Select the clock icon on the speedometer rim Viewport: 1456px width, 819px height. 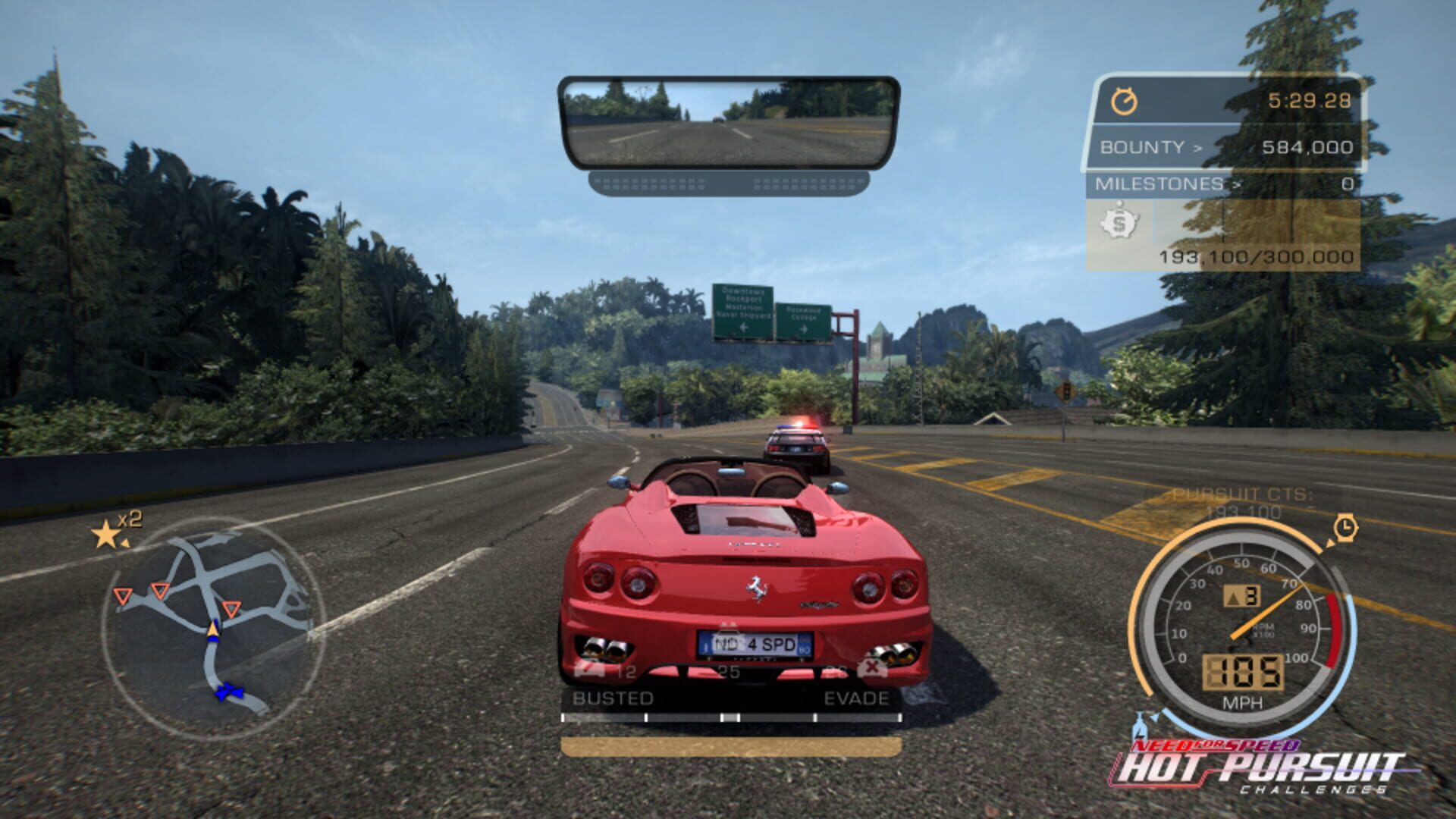coord(1345,529)
